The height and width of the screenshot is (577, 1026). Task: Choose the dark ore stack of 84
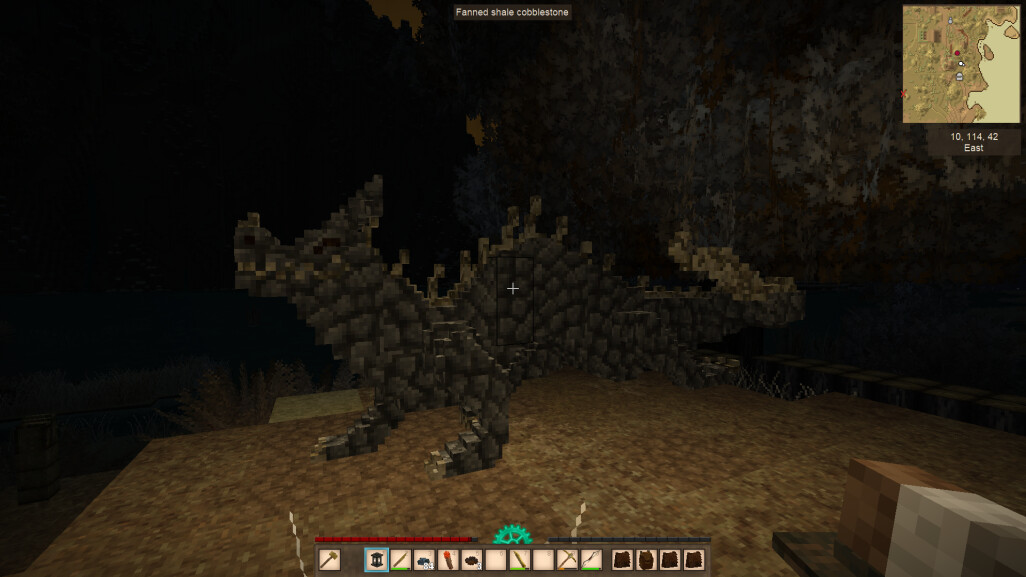[x=424, y=560]
